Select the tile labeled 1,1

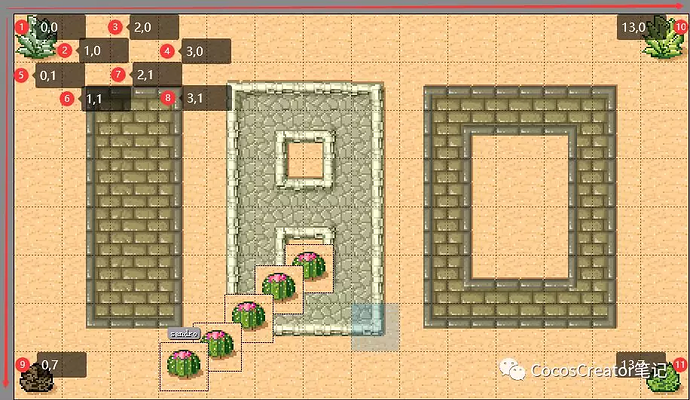coord(94,99)
